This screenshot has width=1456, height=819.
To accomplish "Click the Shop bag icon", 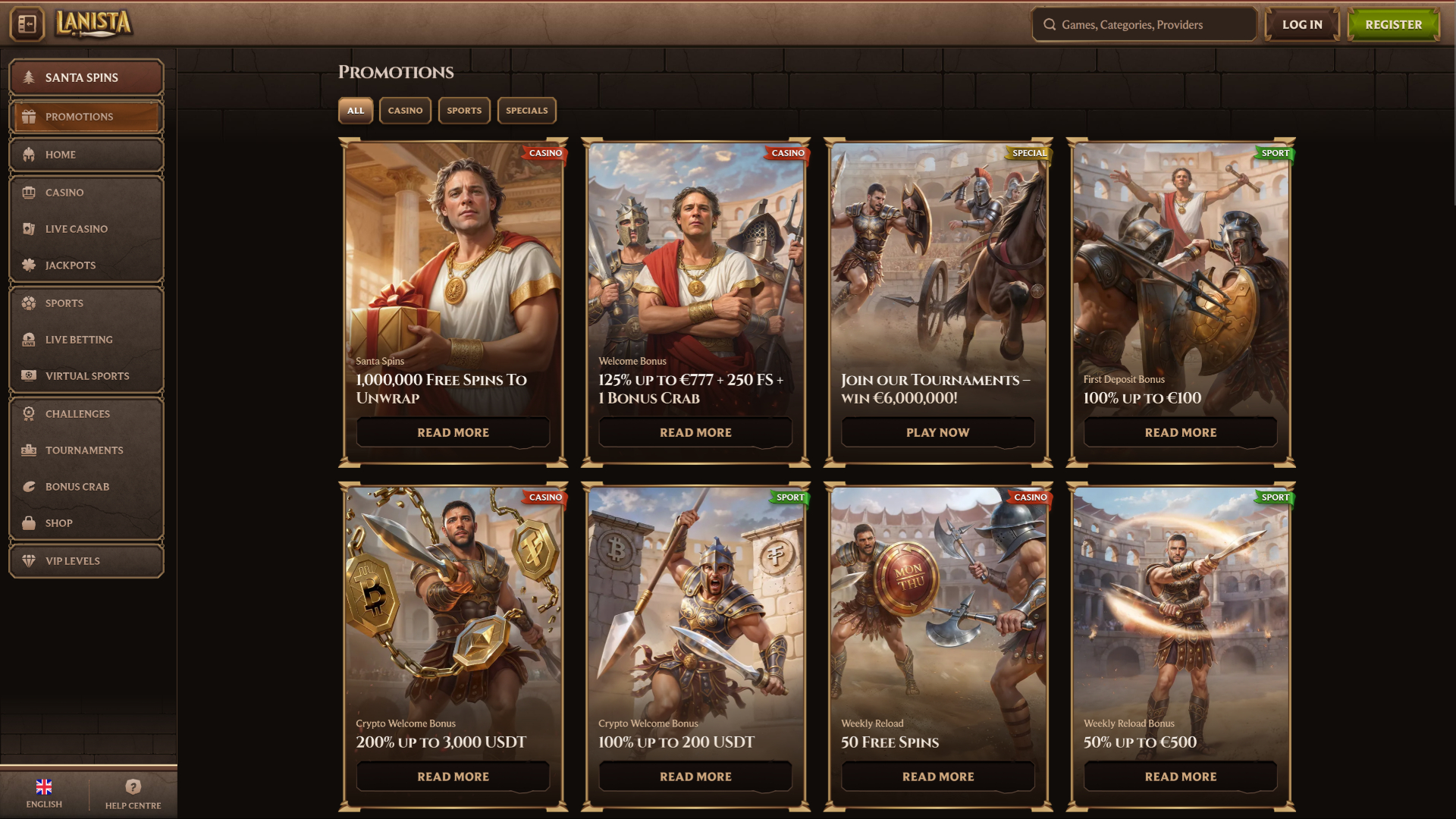I will coord(28,522).
